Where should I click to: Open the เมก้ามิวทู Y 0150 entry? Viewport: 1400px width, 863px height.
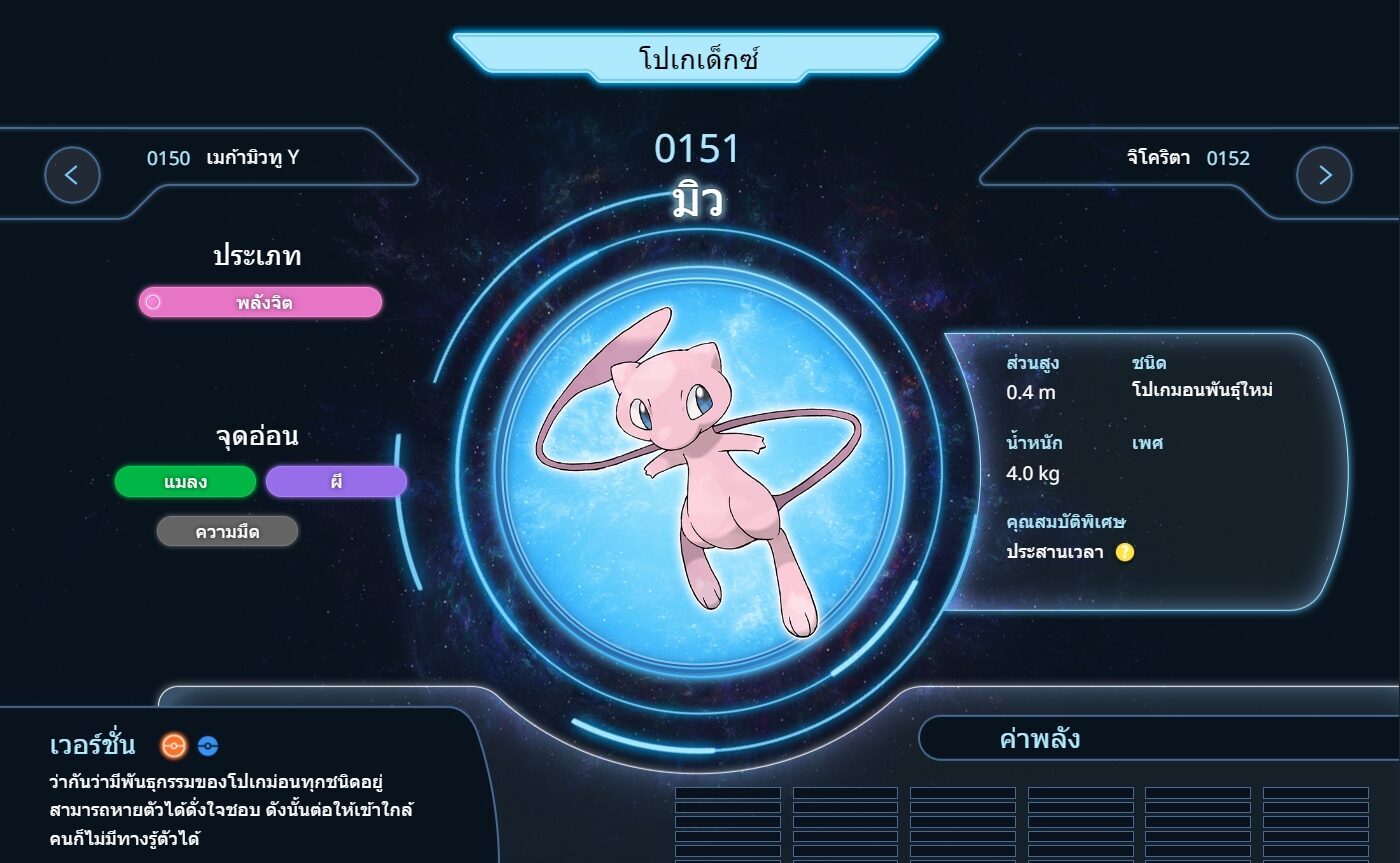tap(222, 158)
